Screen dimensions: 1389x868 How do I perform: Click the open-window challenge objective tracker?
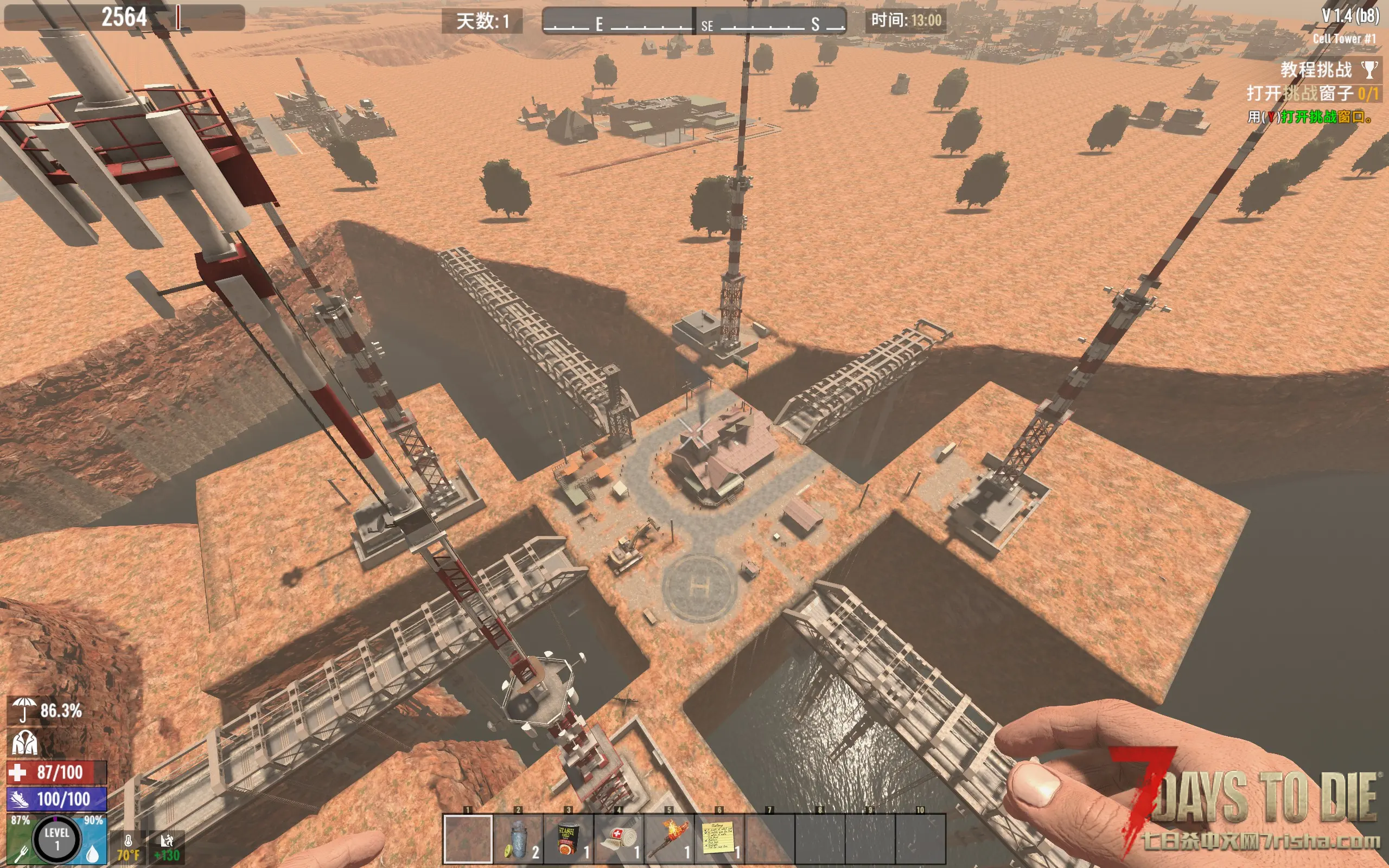pos(1311,93)
